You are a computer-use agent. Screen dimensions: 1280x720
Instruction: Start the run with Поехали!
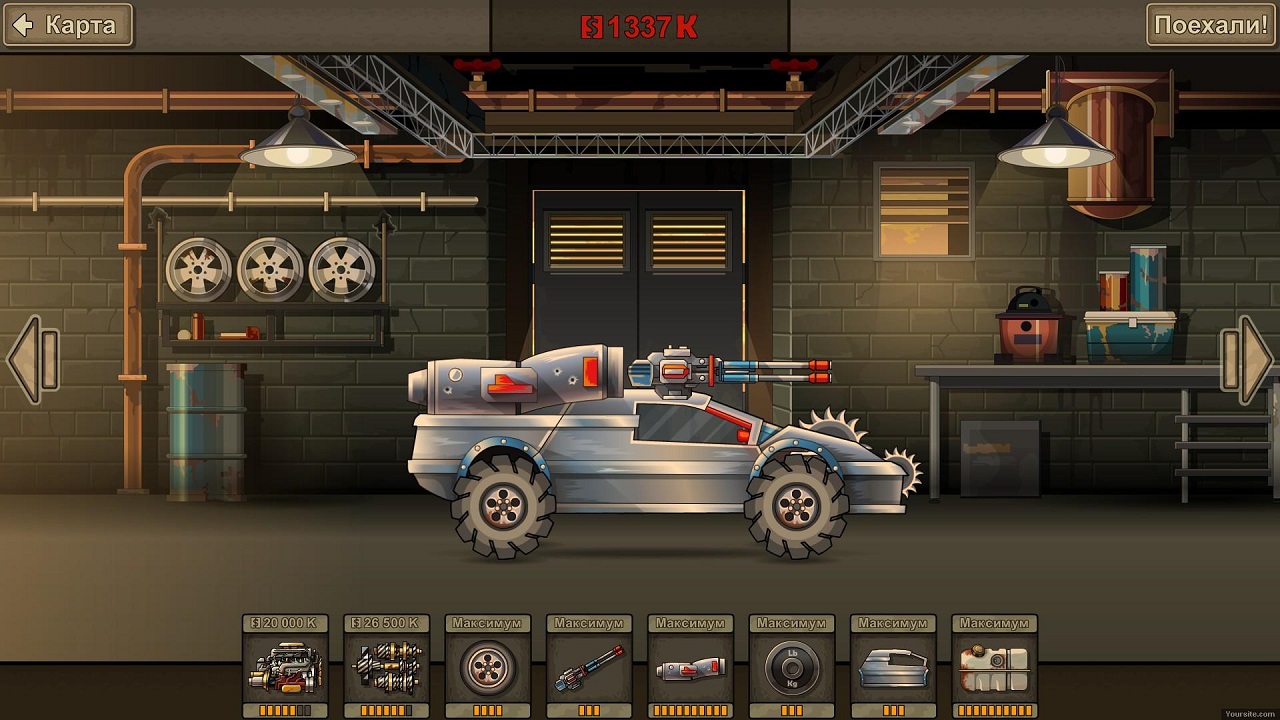tap(1211, 25)
